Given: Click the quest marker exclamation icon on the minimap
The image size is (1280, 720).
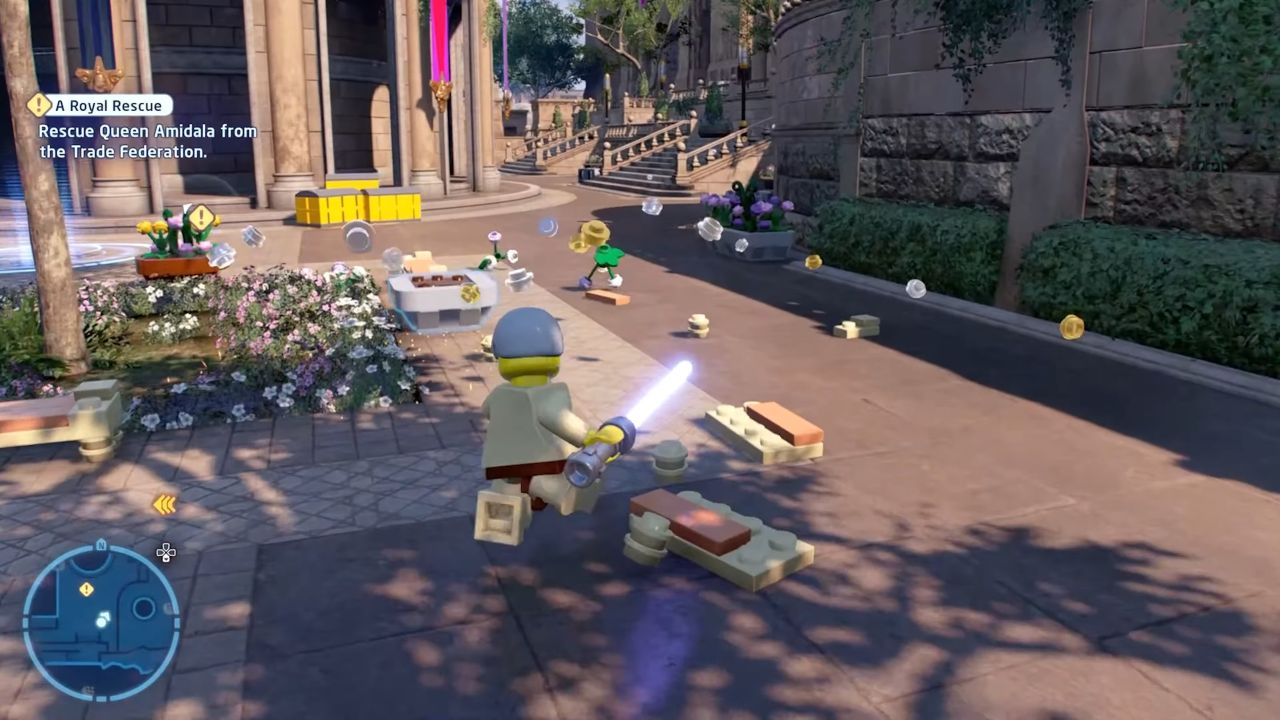Looking at the screenshot, I should coord(87,588).
